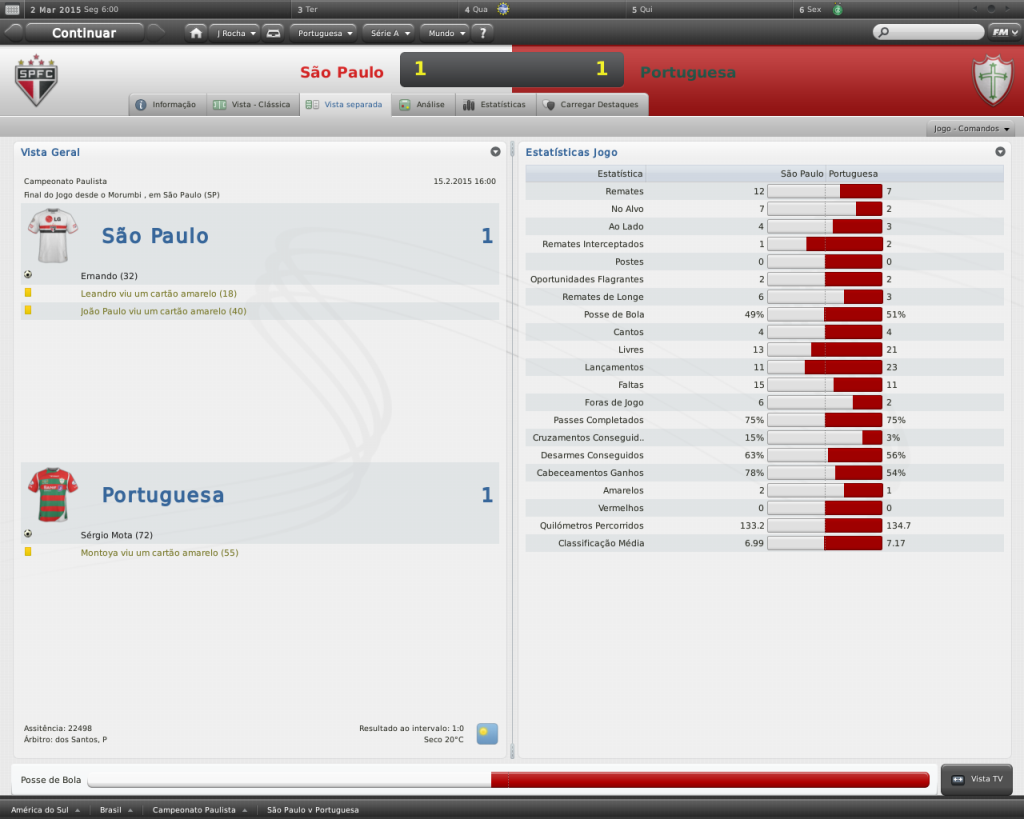Expand the Vista Geral panel options
This screenshot has height=819, width=1024.
(495, 152)
